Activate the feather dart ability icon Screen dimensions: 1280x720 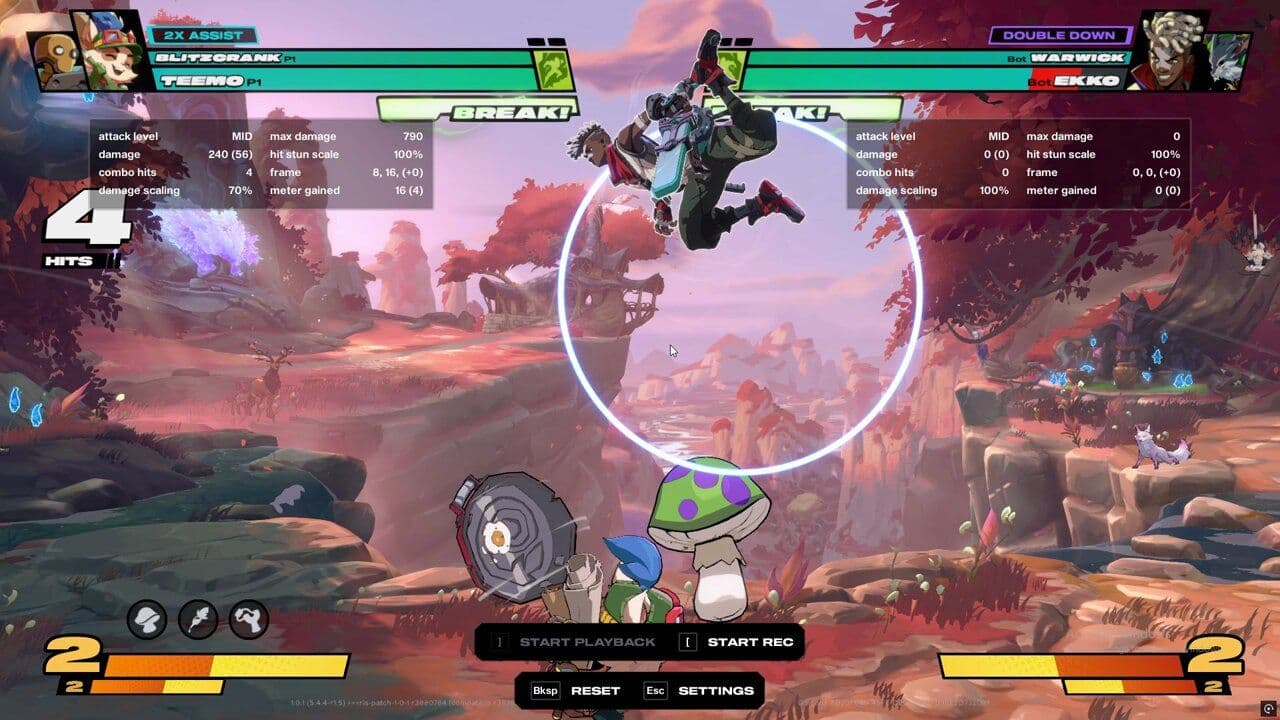[x=198, y=620]
